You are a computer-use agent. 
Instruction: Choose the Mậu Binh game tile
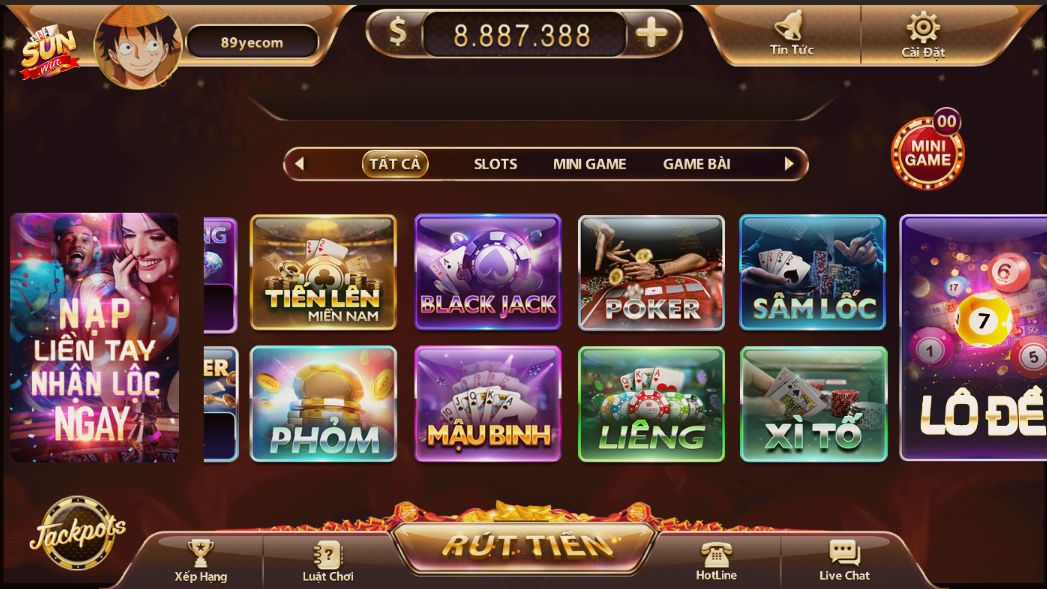point(488,404)
